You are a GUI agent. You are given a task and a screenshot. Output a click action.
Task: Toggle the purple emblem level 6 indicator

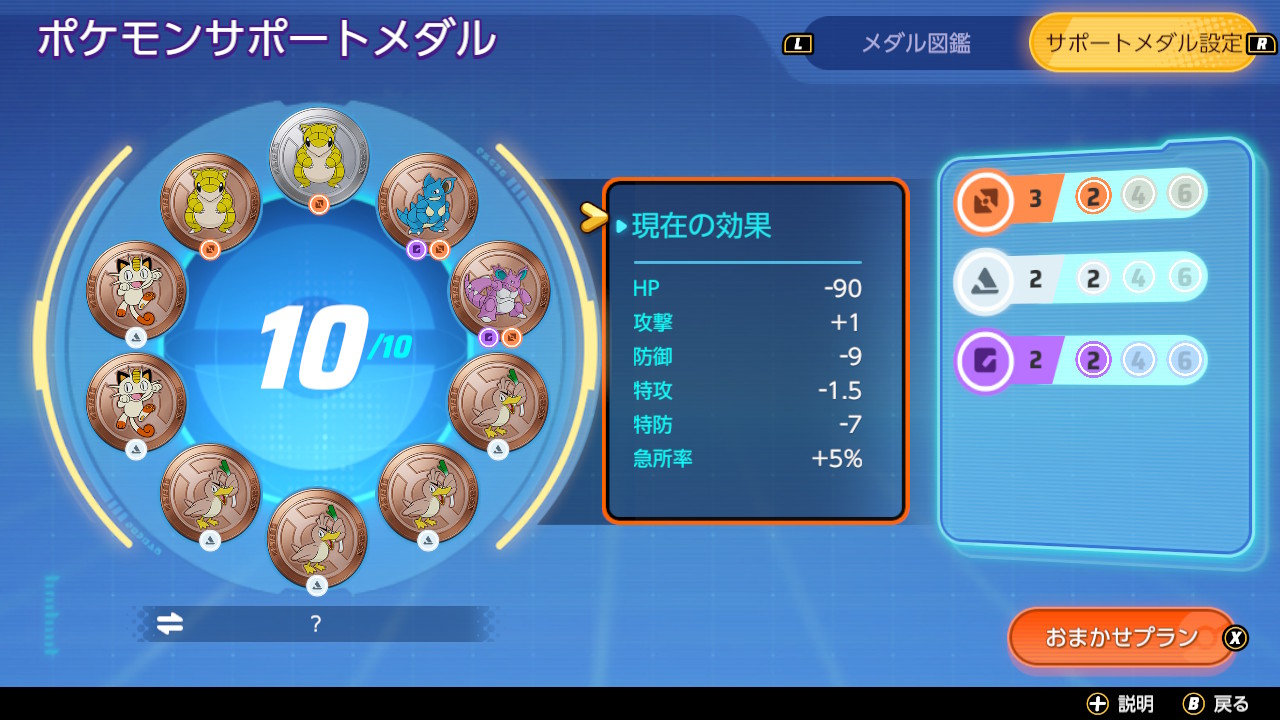pyautogui.click(x=1182, y=359)
